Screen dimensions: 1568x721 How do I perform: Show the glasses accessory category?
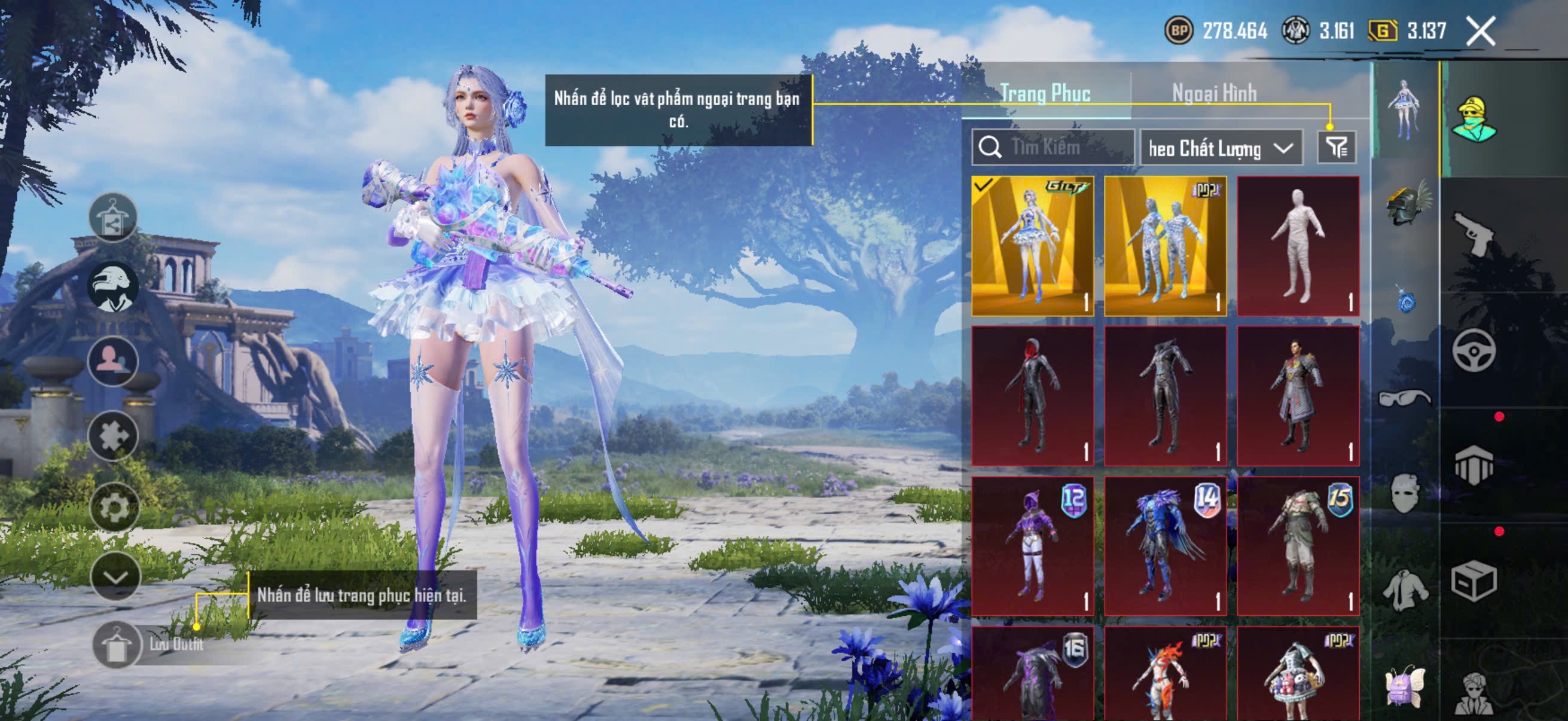1404,399
